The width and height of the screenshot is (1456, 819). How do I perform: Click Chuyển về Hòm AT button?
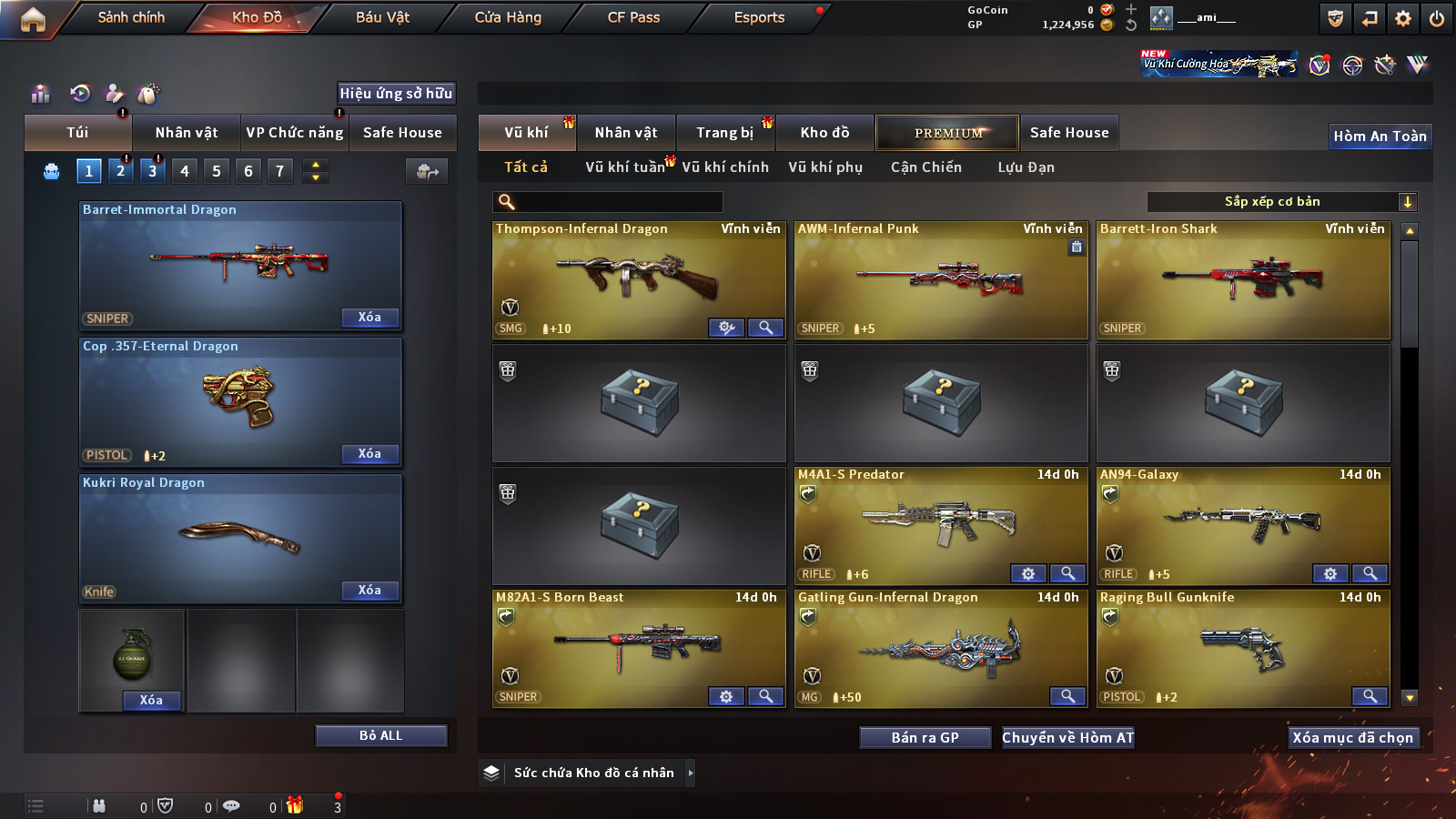[1067, 738]
